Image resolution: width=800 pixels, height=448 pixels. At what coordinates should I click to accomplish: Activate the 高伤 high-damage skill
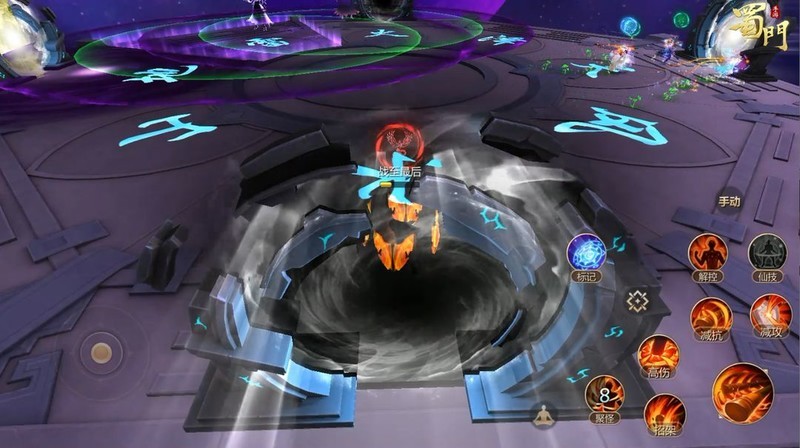(x=658, y=353)
